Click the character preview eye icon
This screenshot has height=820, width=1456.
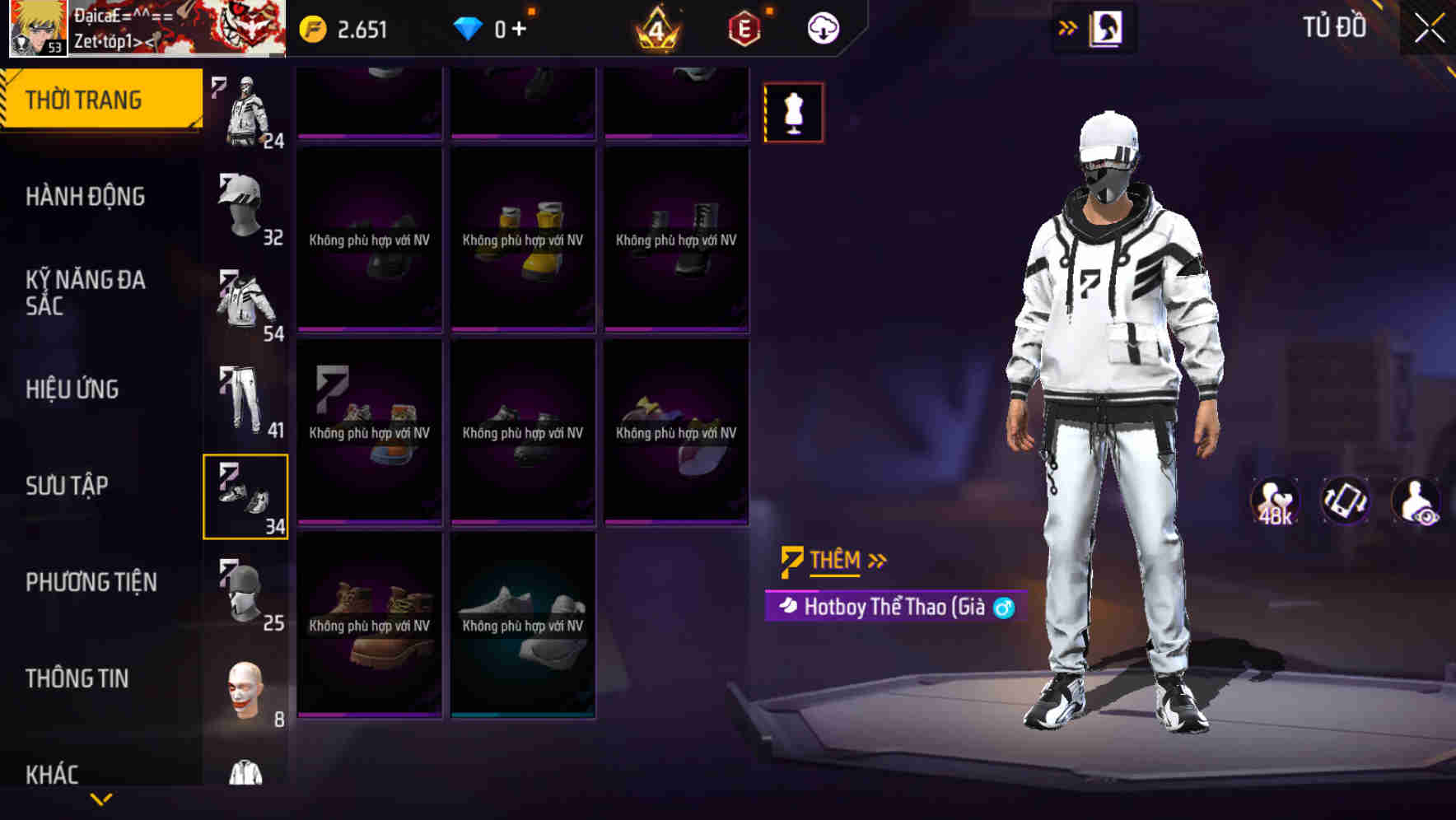(1415, 502)
